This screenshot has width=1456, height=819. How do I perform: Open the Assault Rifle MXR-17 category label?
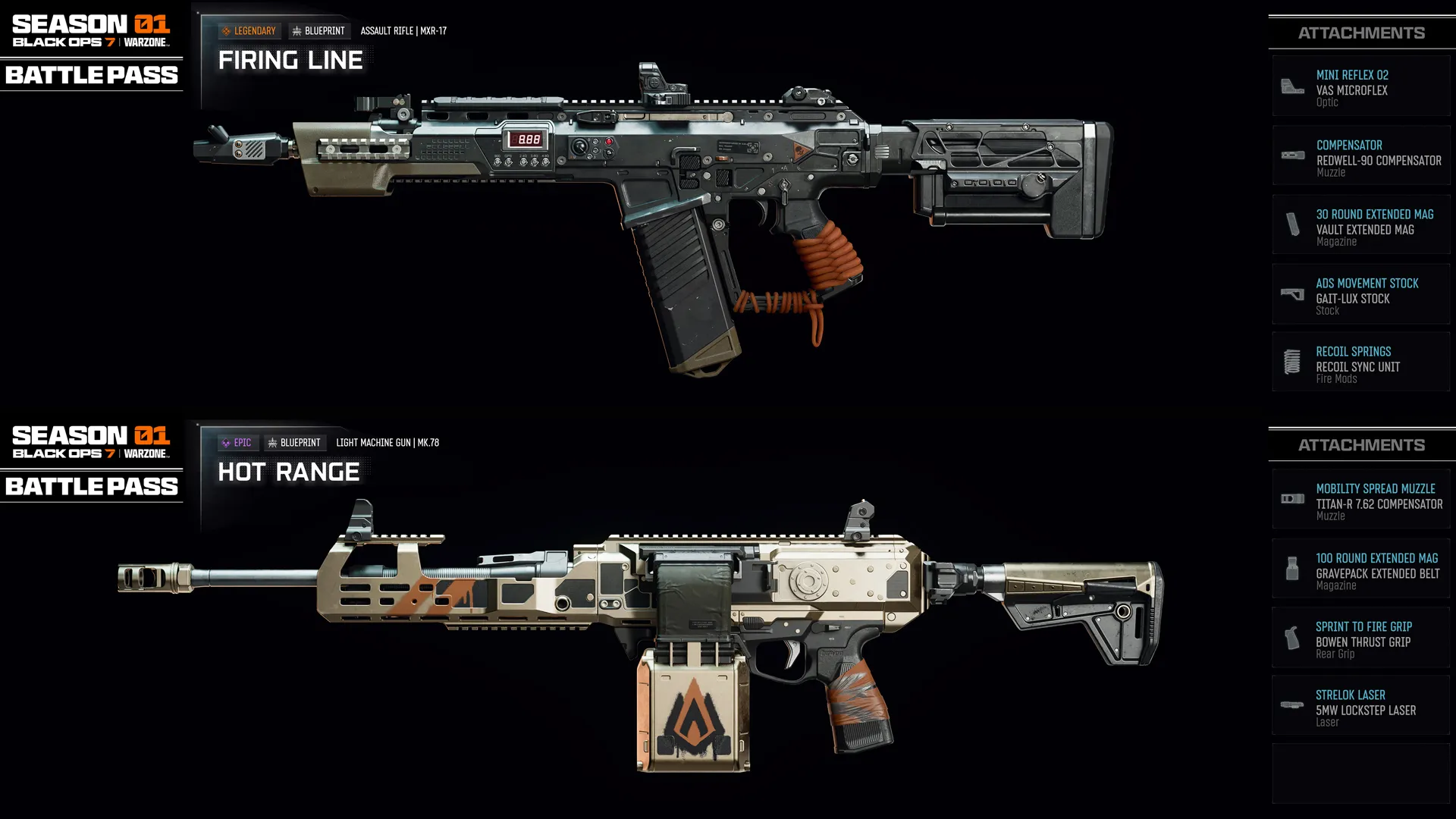[403, 31]
